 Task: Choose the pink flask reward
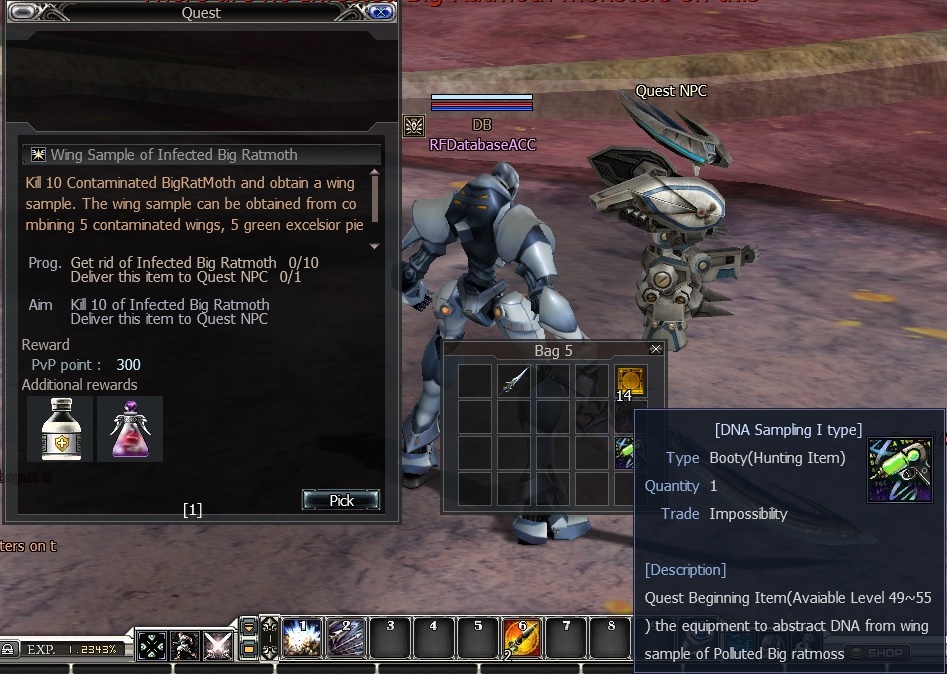[x=130, y=429]
